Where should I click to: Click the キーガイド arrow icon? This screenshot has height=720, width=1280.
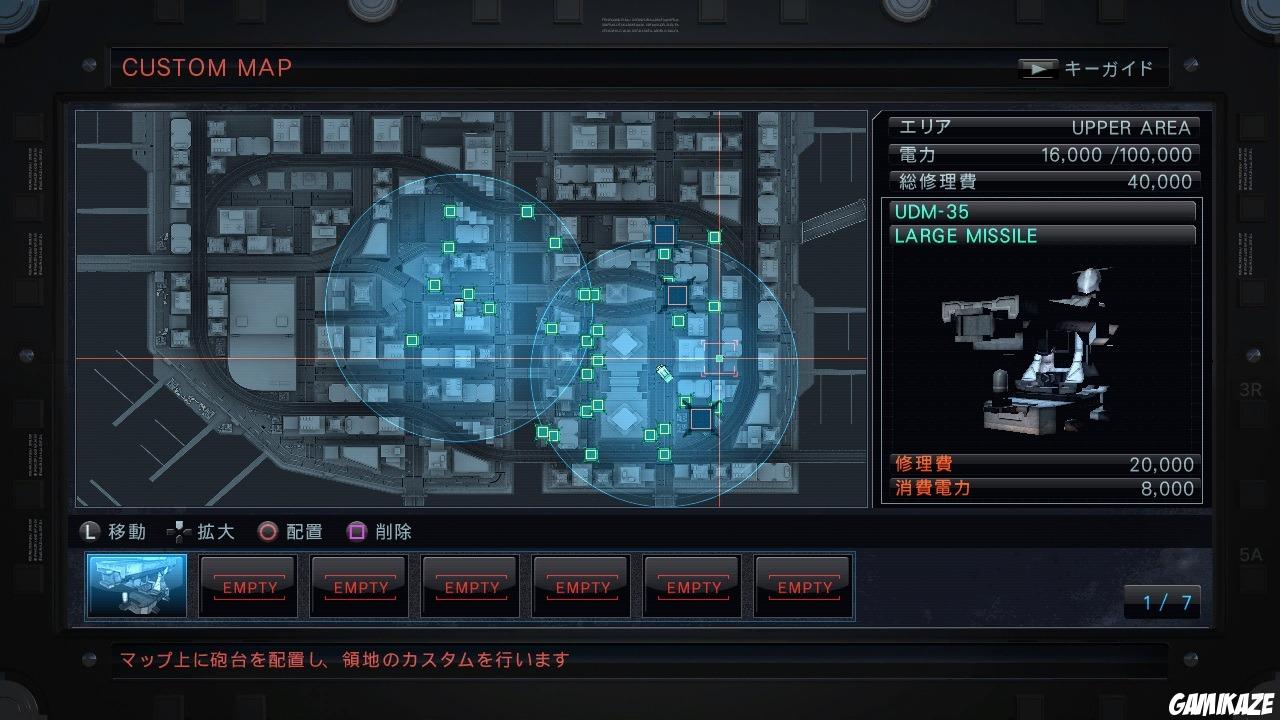click(x=1038, y=68)
